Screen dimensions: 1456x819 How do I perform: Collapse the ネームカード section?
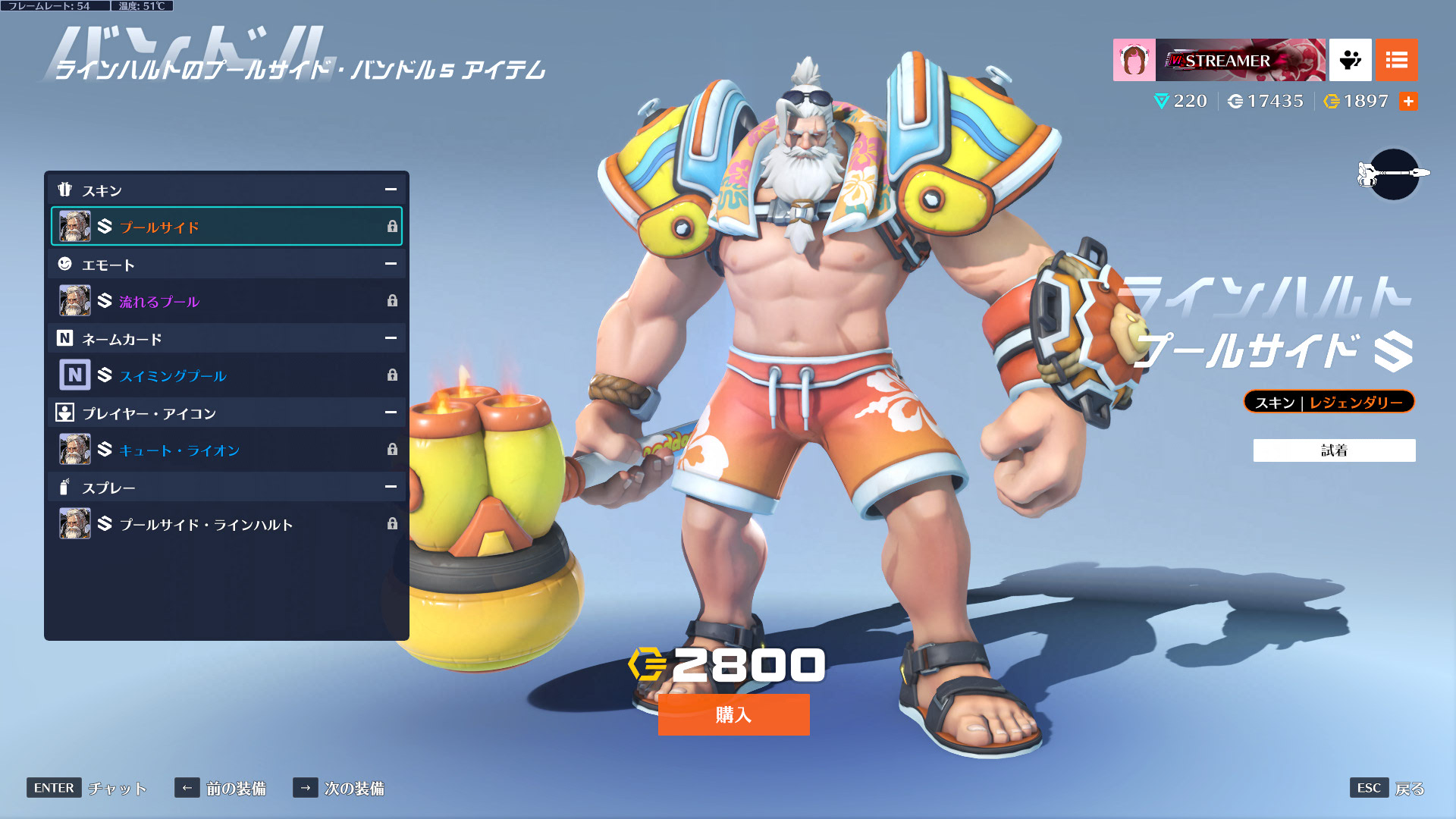[x=391, y=338]
